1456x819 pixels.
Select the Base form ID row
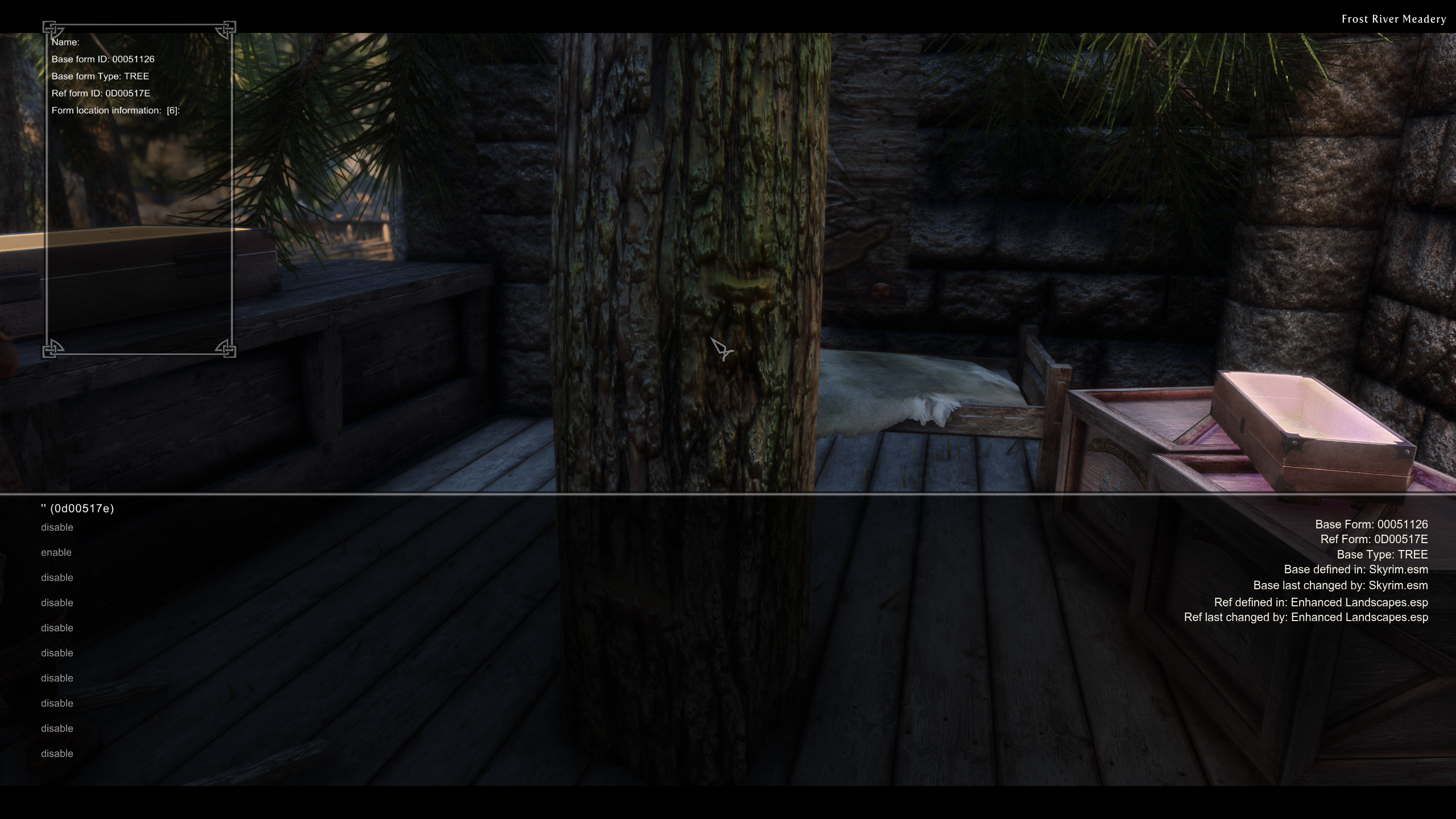(x=103, y=59)
